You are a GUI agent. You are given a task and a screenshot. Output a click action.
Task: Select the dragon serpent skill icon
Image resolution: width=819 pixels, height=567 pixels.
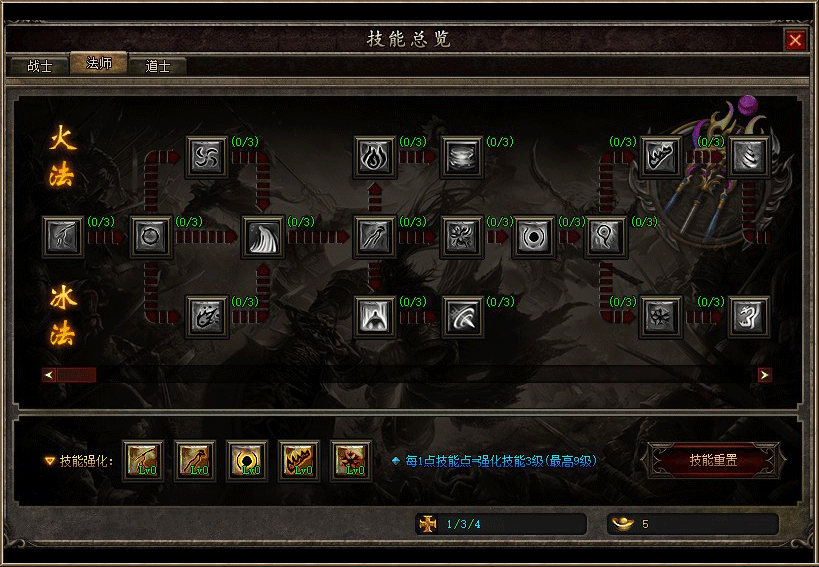click(x=747, y=316)
